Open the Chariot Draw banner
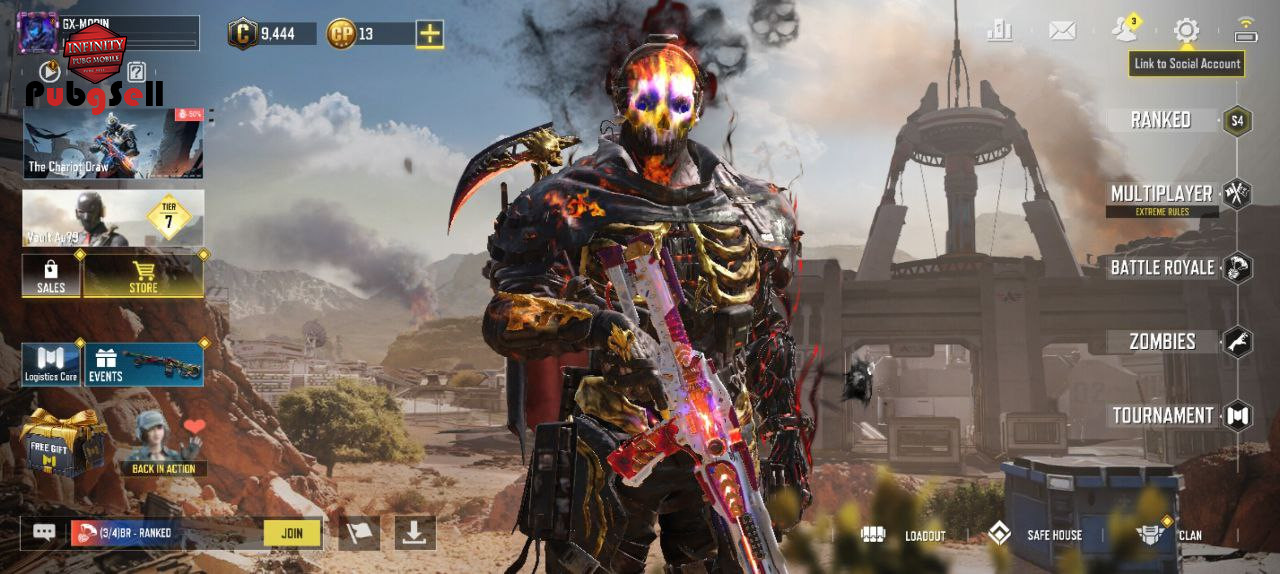Screen dimensions: 1280x574 coord(113,143)
